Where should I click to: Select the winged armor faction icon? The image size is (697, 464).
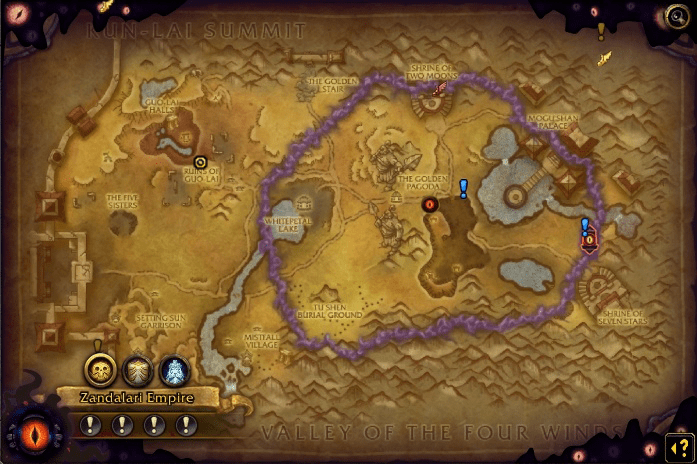[x=138, y=370]
